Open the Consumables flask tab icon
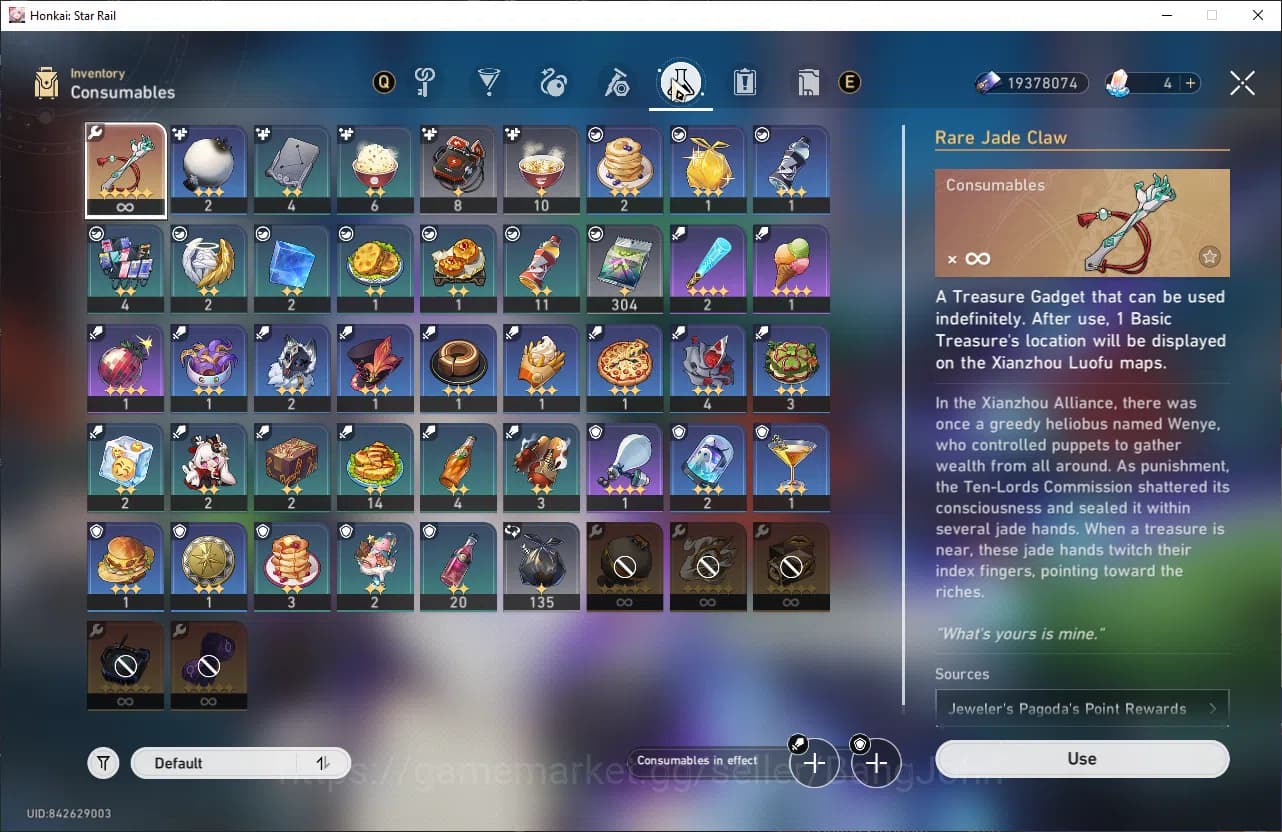This screenshot has width=1282, height=832. (x=680, y=82)
